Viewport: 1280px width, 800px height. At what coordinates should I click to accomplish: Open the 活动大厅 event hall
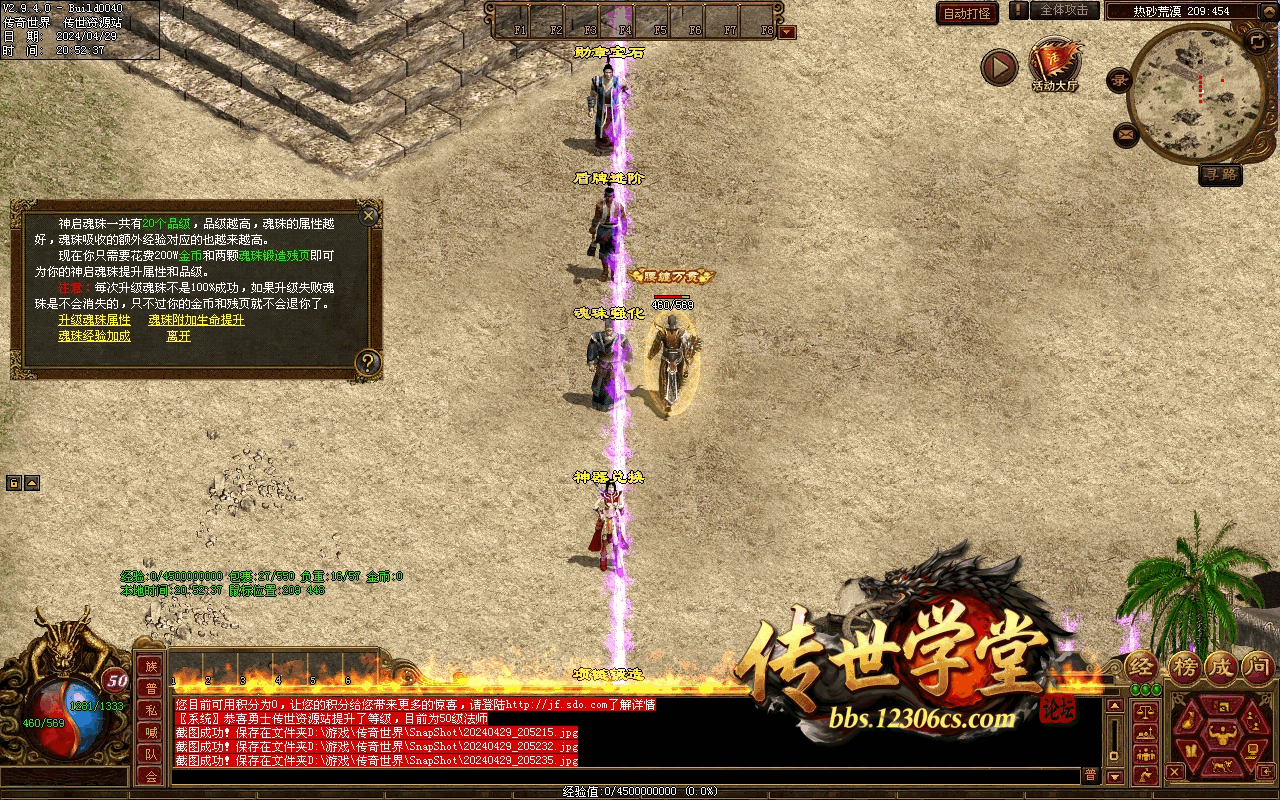click(x=1056, y=66)
